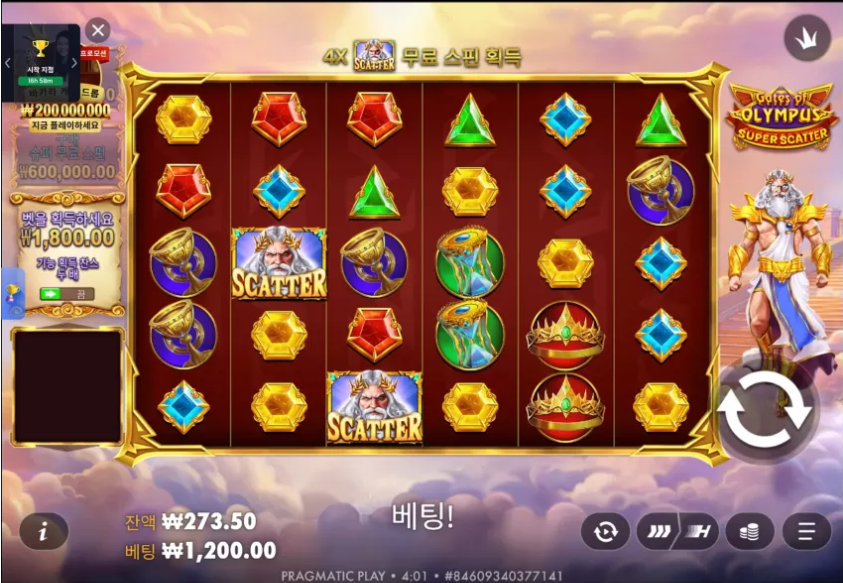Open the hamburger menu

(x=806, y=531)
